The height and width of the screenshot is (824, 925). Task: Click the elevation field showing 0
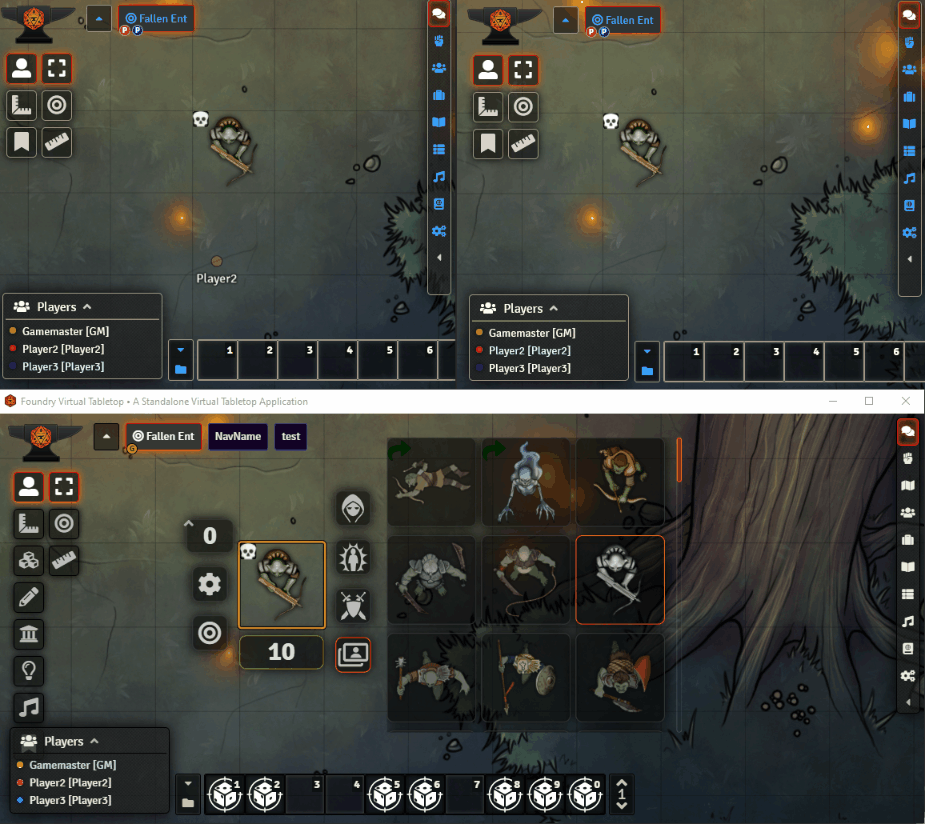coord(209,536)
